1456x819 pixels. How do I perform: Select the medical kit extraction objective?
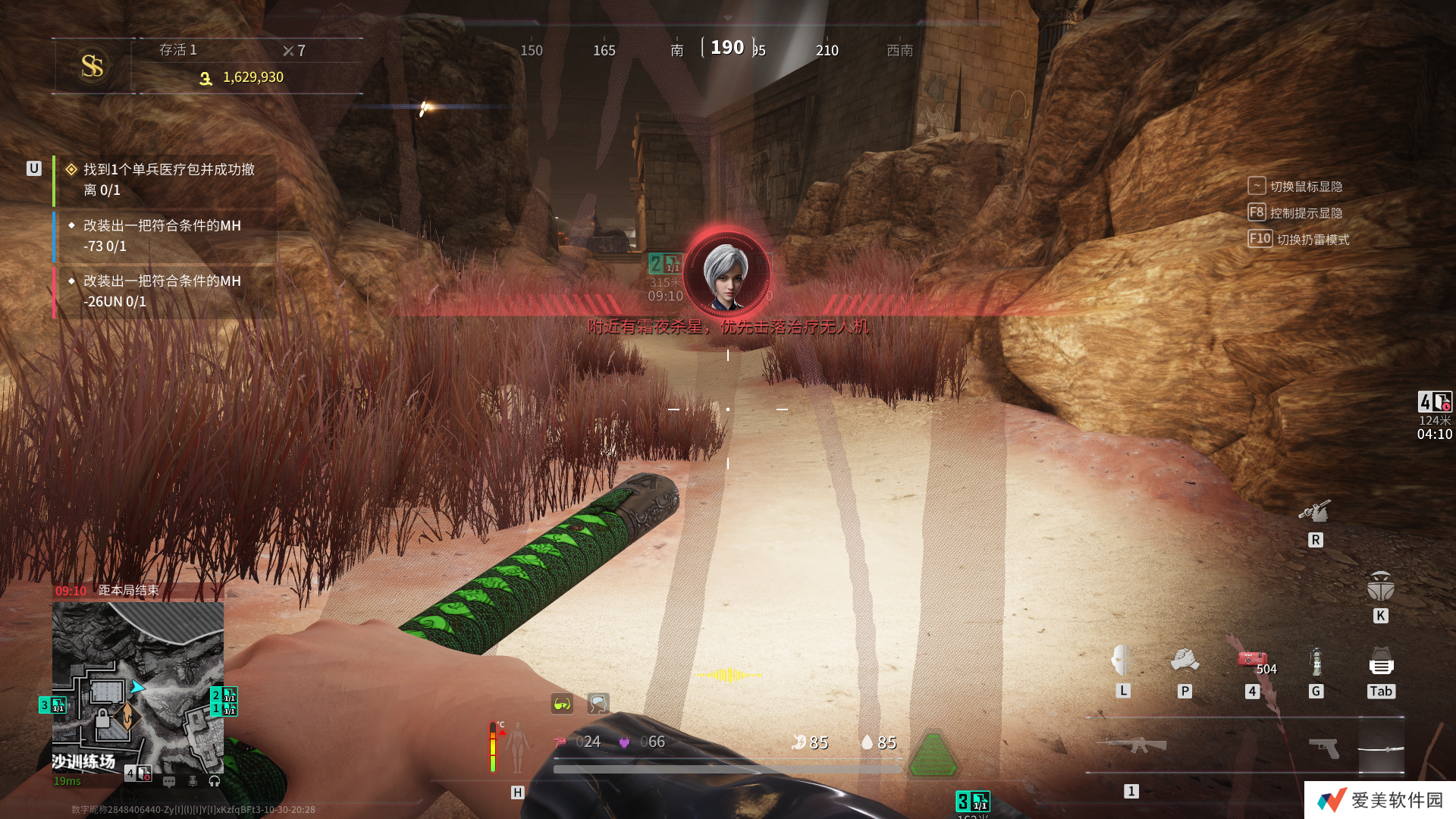[x=168, y=180]
